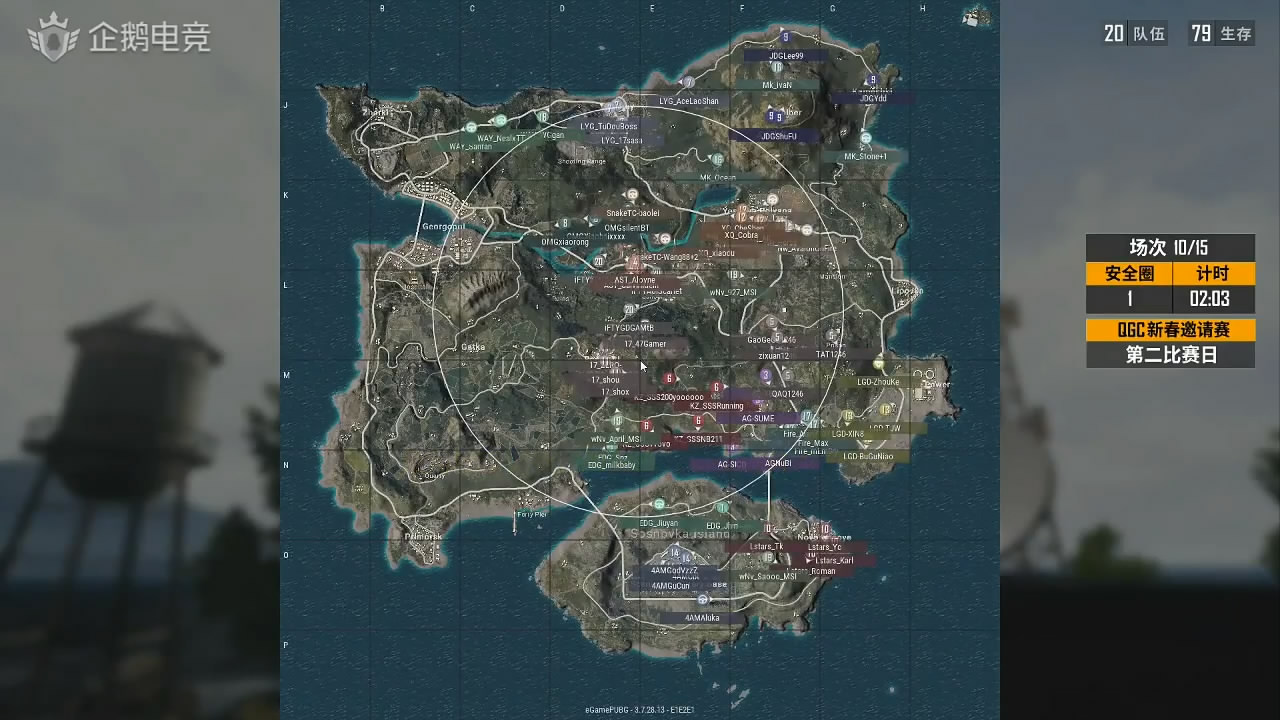Click the 02:03 countdown timer

[1212, 298]
